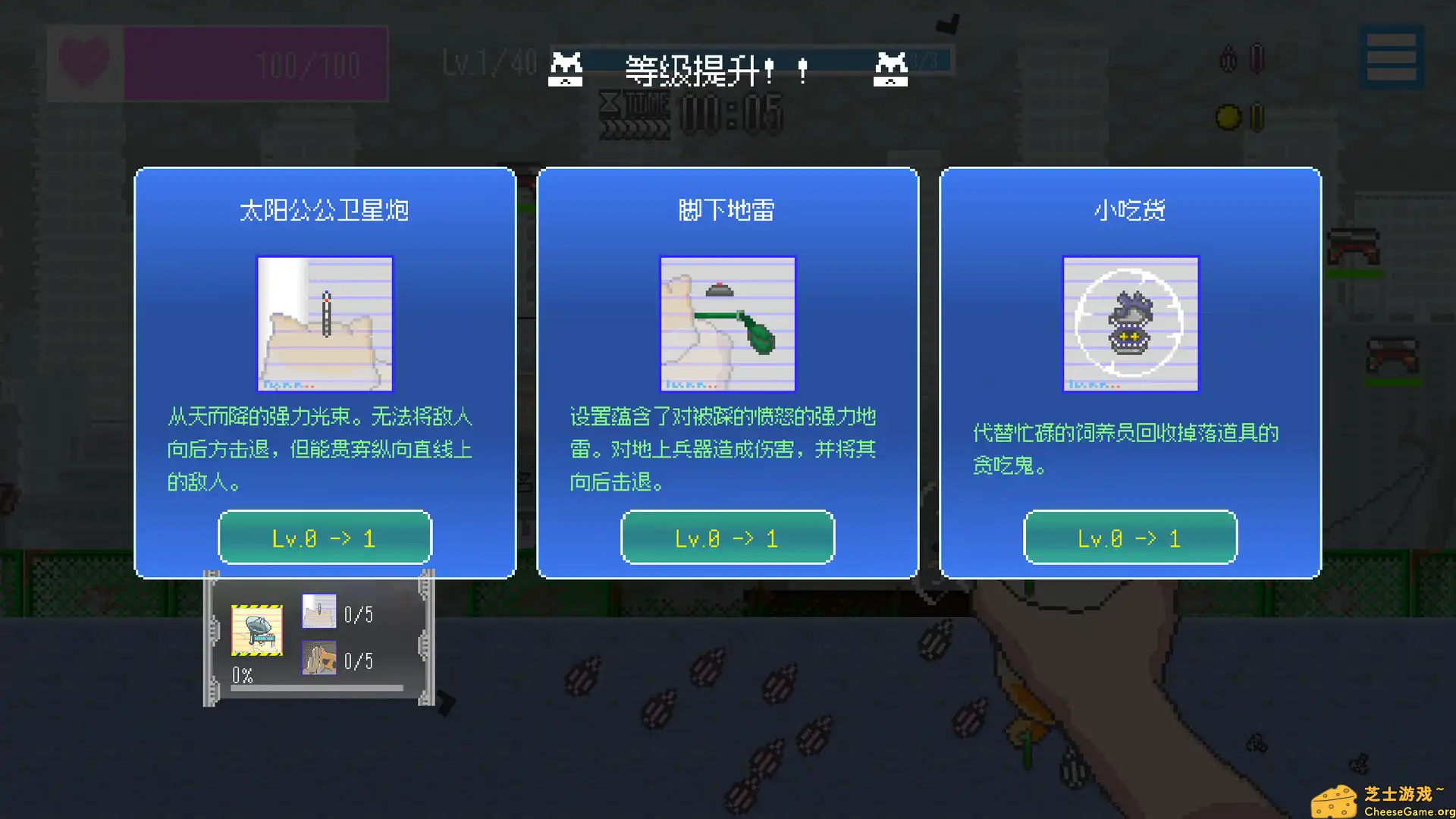Open the hamburger menu in top right corner

pos(1392,57)
